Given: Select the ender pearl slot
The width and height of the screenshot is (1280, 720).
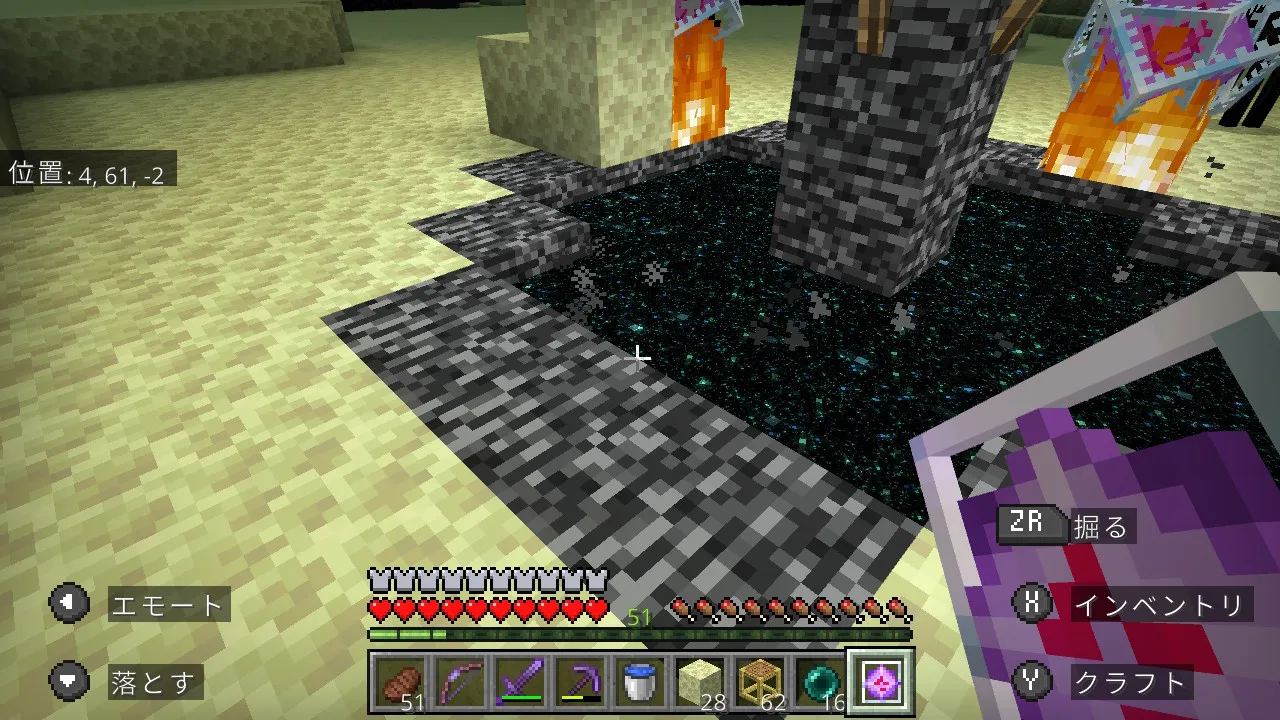Looking at the screenshot, I should coord(818,684).
